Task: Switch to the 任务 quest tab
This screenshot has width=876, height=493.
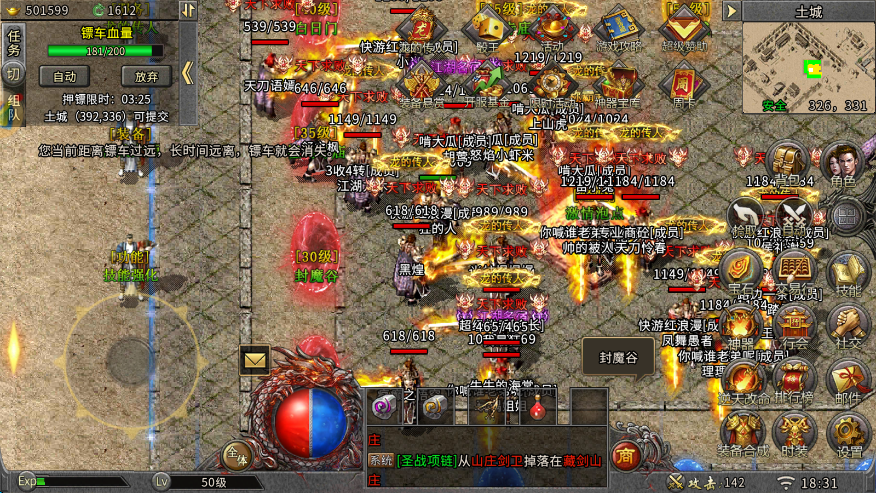Action: tap(14, 41)
